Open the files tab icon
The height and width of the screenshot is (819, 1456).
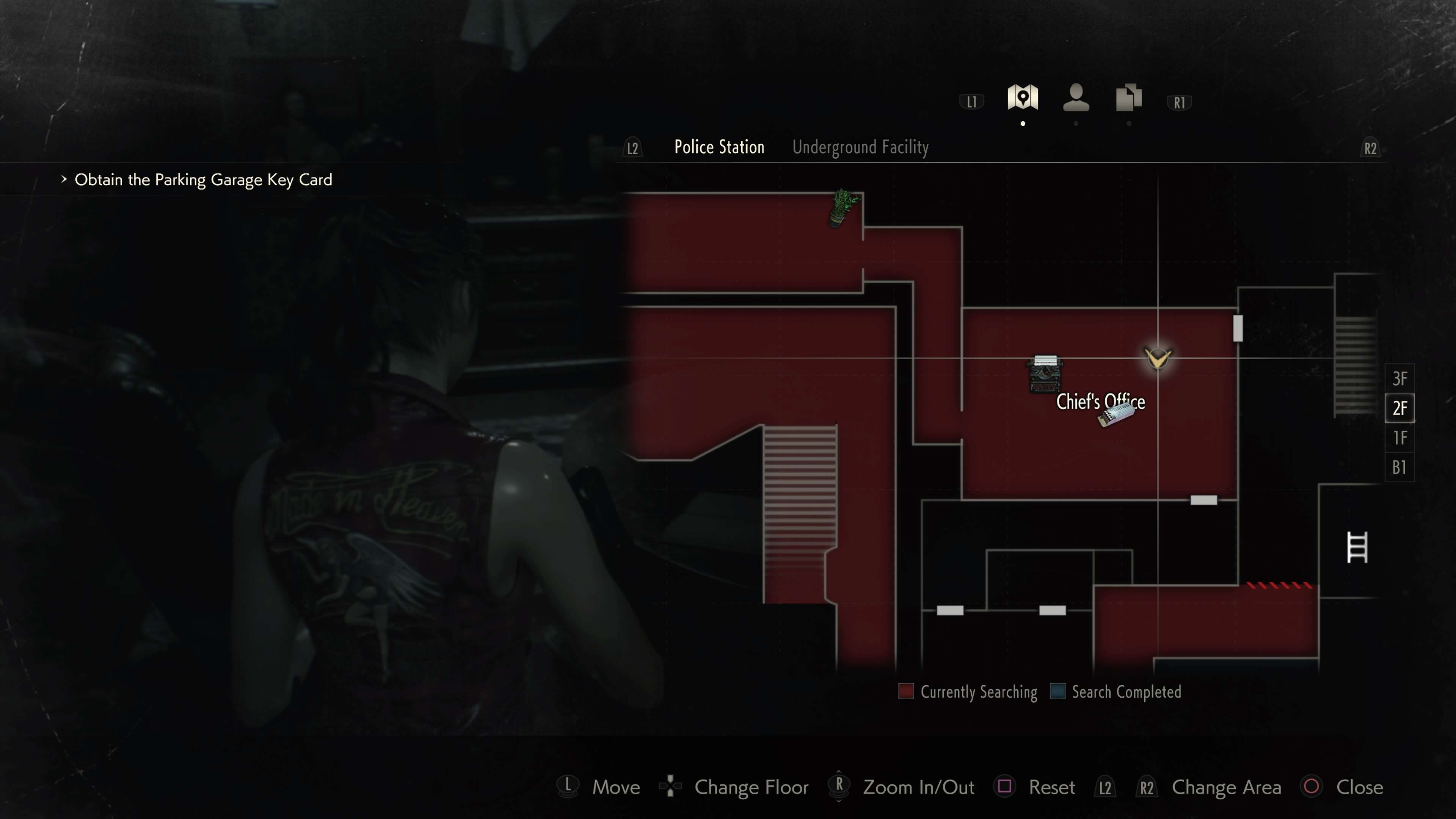pyautogui.click(x=1128, y=97)
